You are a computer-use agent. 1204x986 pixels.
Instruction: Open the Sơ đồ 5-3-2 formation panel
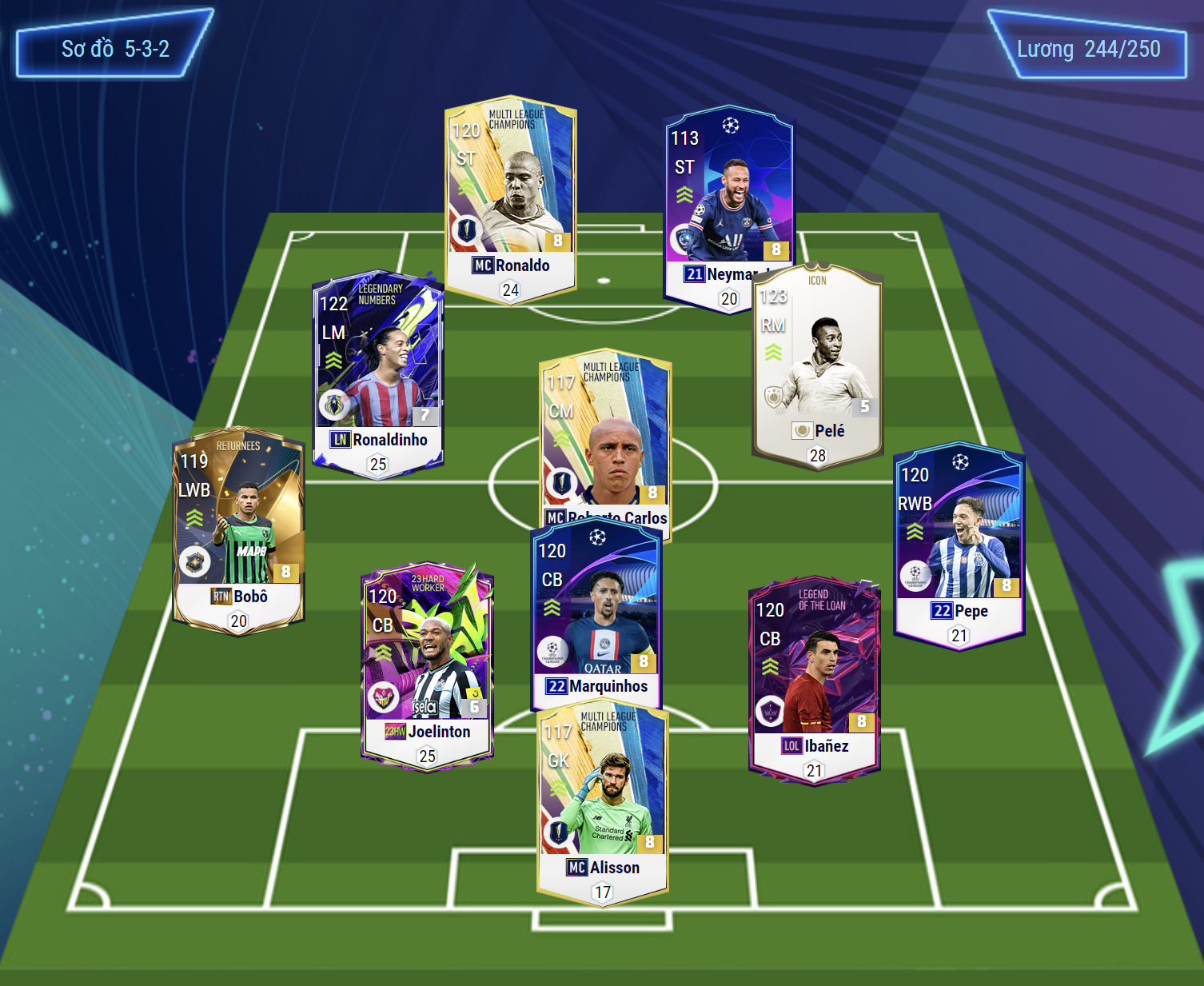115,50
